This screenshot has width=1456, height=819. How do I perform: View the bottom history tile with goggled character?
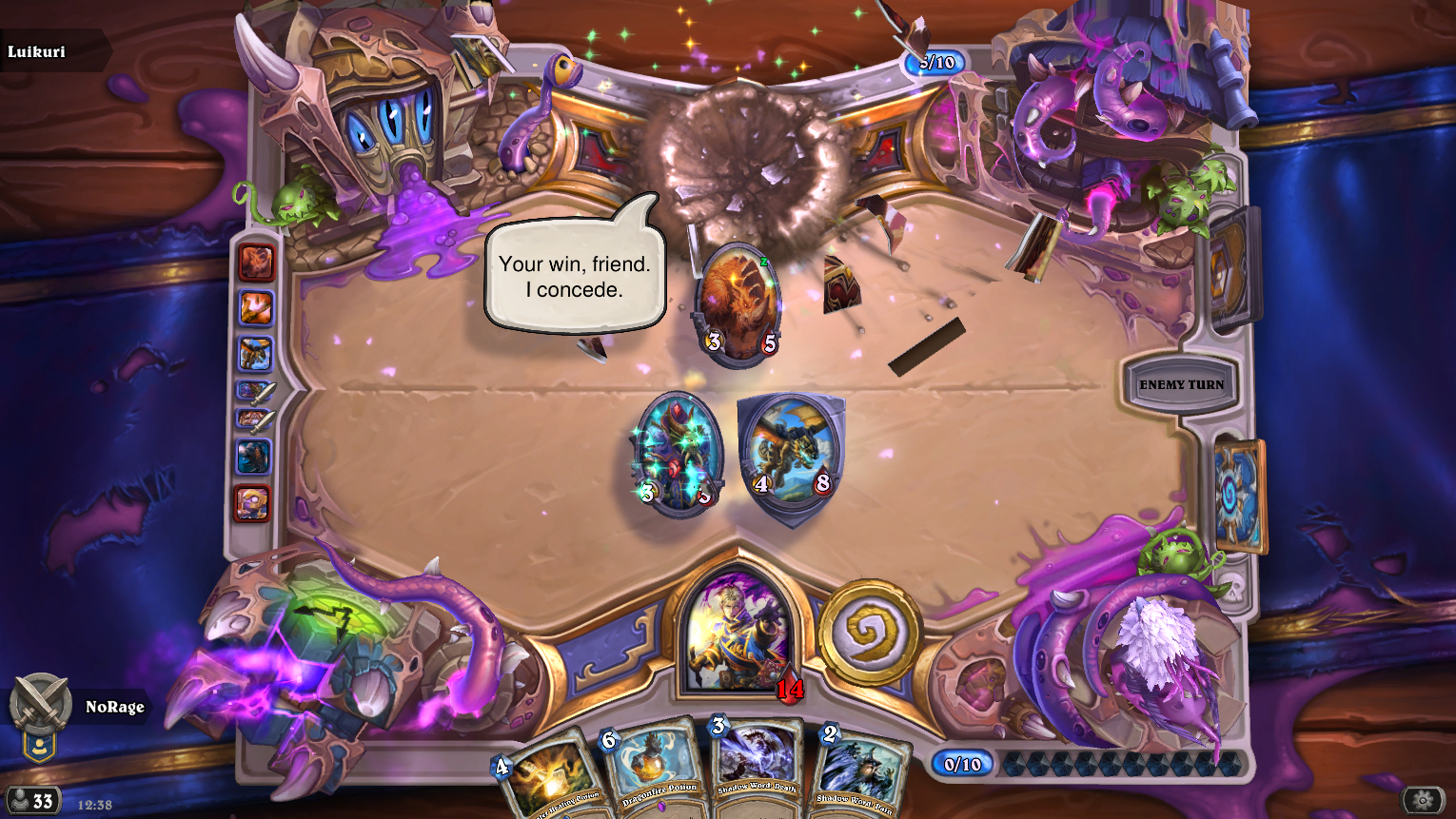253,503
